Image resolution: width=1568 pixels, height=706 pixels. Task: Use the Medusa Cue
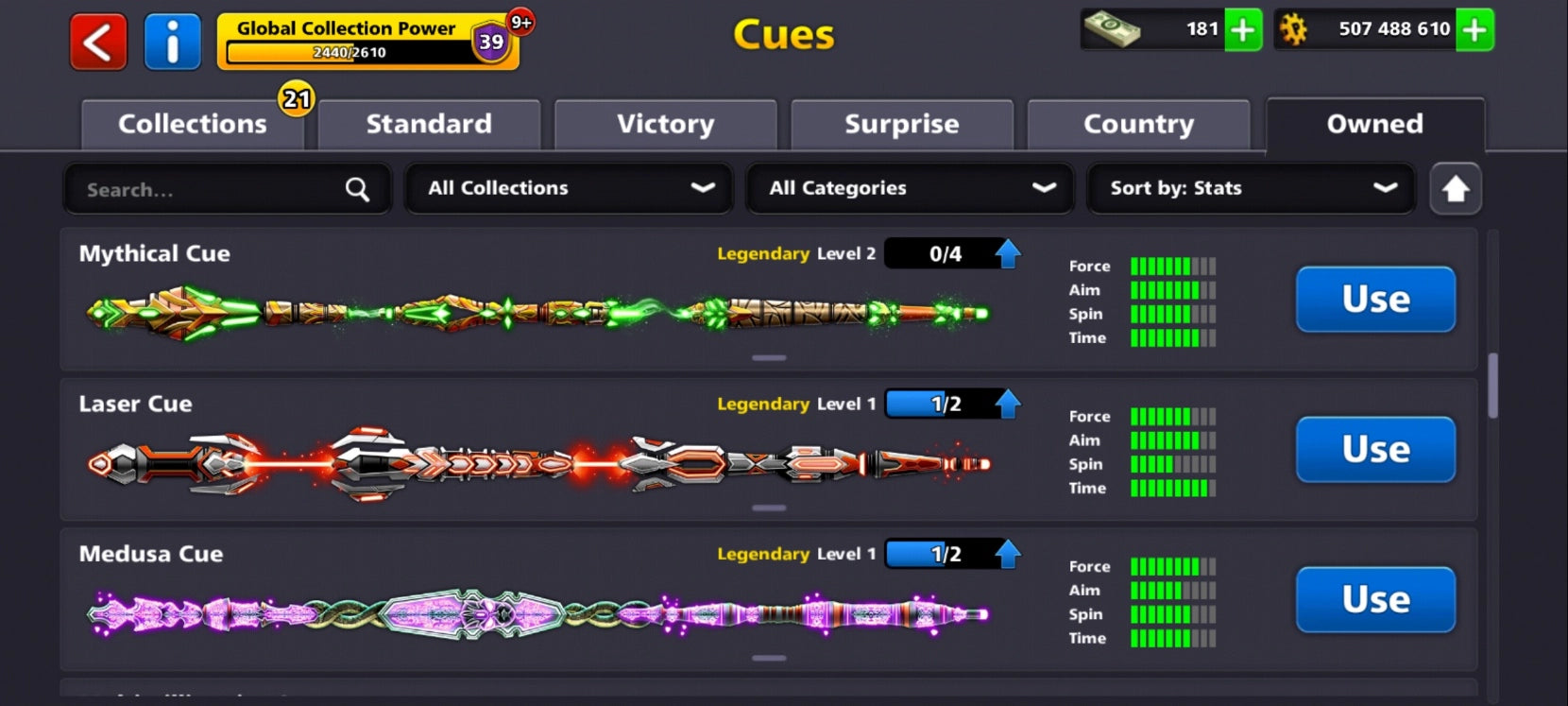[x=1375, y=600]
